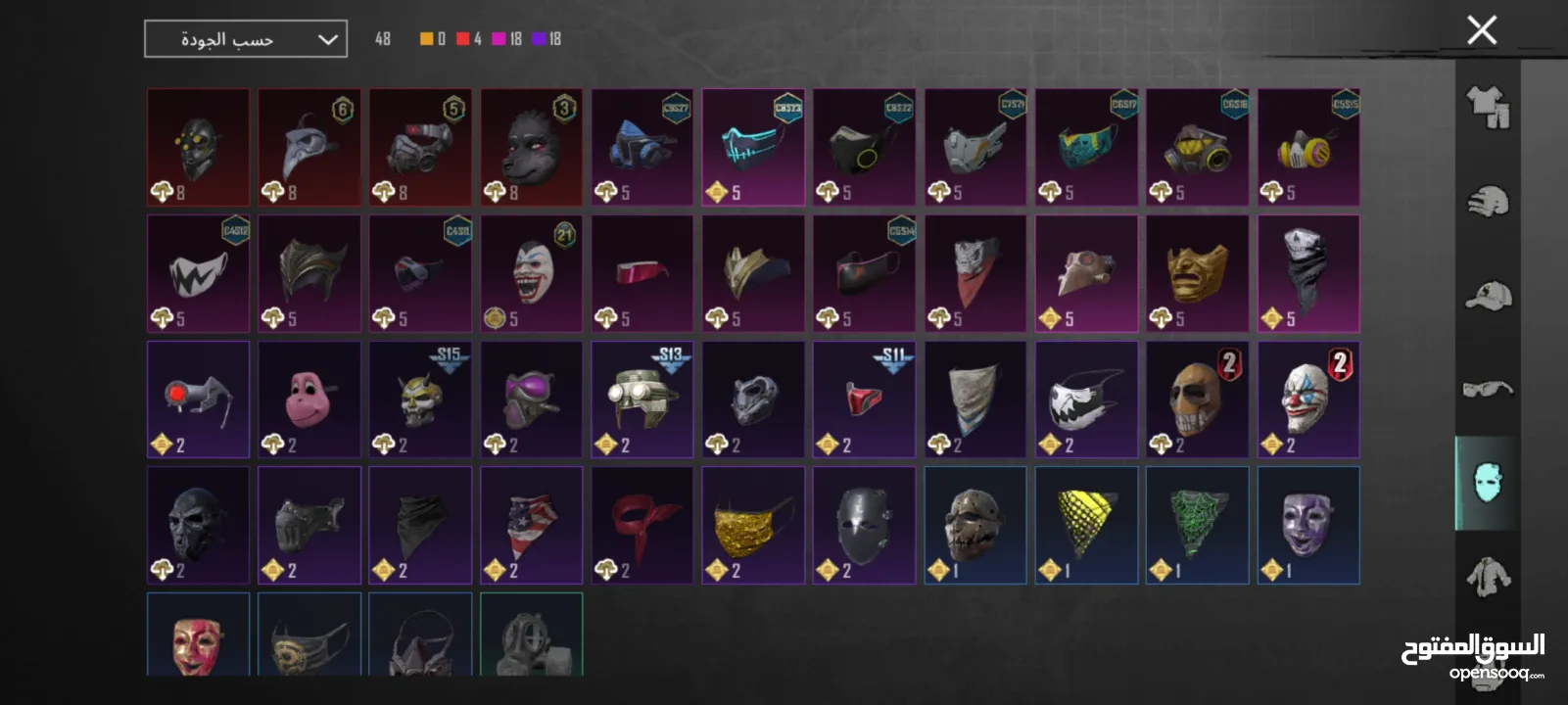Screen dimensions: 1568x705
Task: Show the glasses category tab
Action: click(x=1487, y=389)
